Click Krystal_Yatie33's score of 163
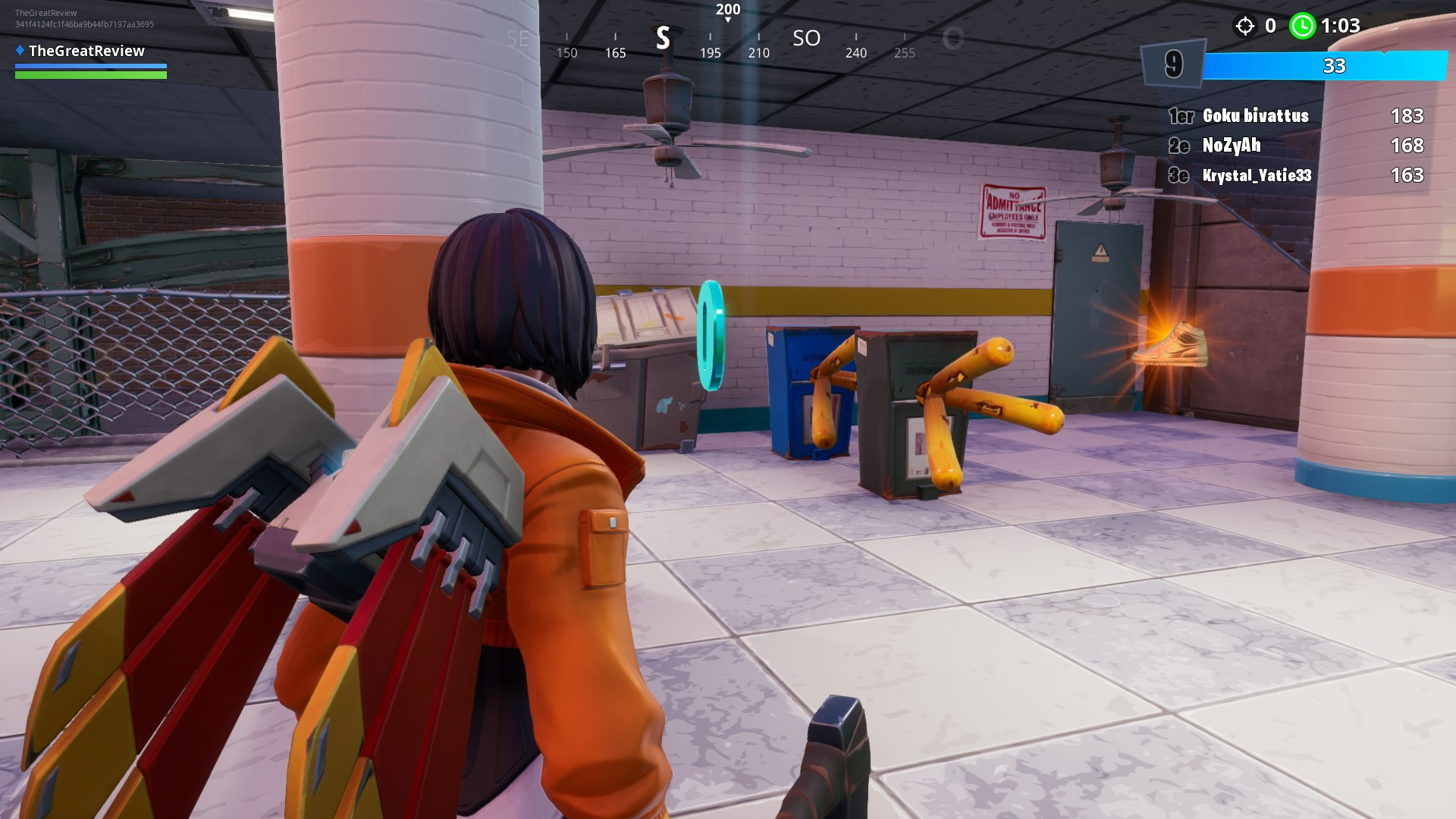This screenshot has height=819, width=1456. pos(1407,174)
